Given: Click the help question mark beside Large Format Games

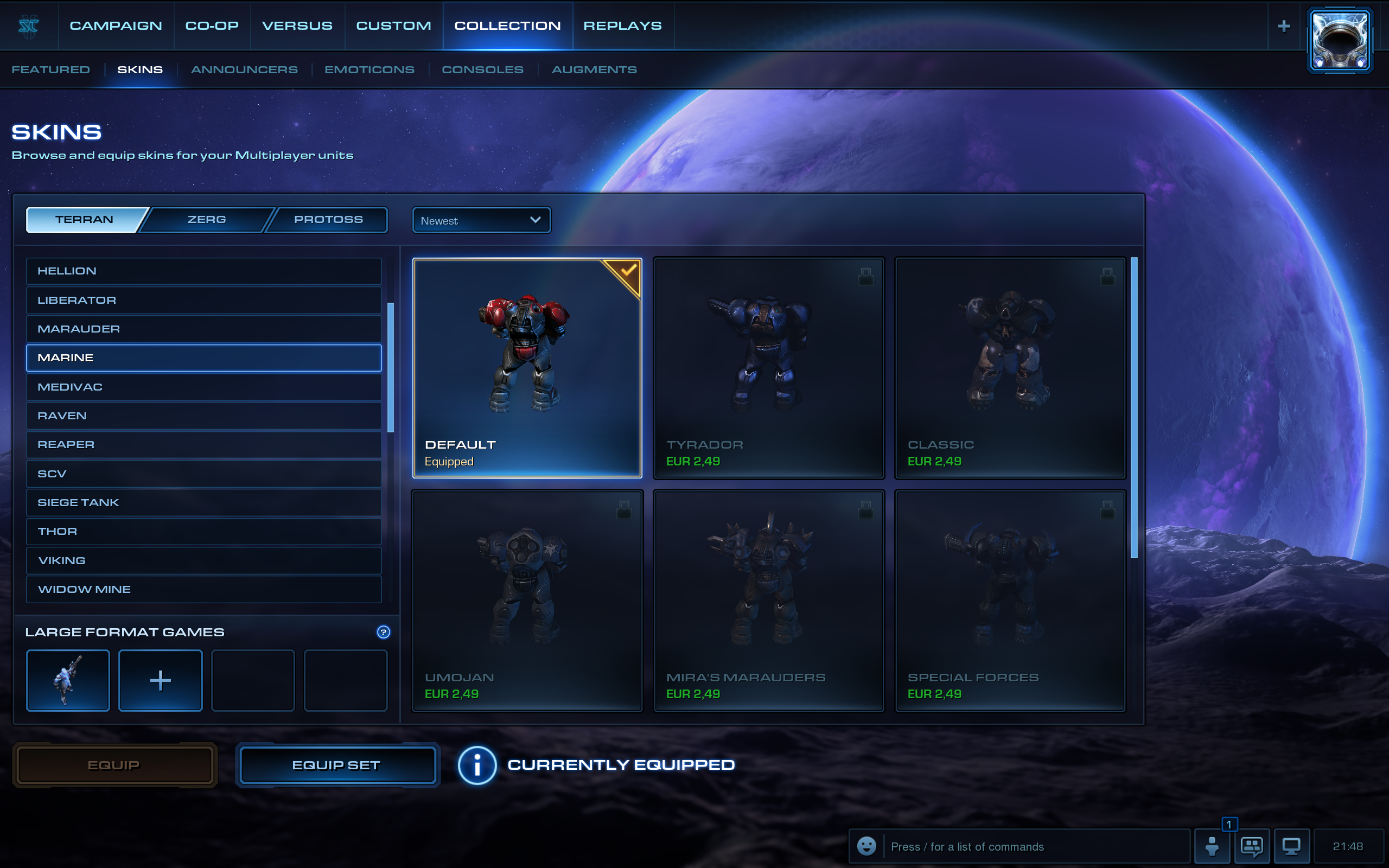Looking at the screenshot, I should point(384,632).
